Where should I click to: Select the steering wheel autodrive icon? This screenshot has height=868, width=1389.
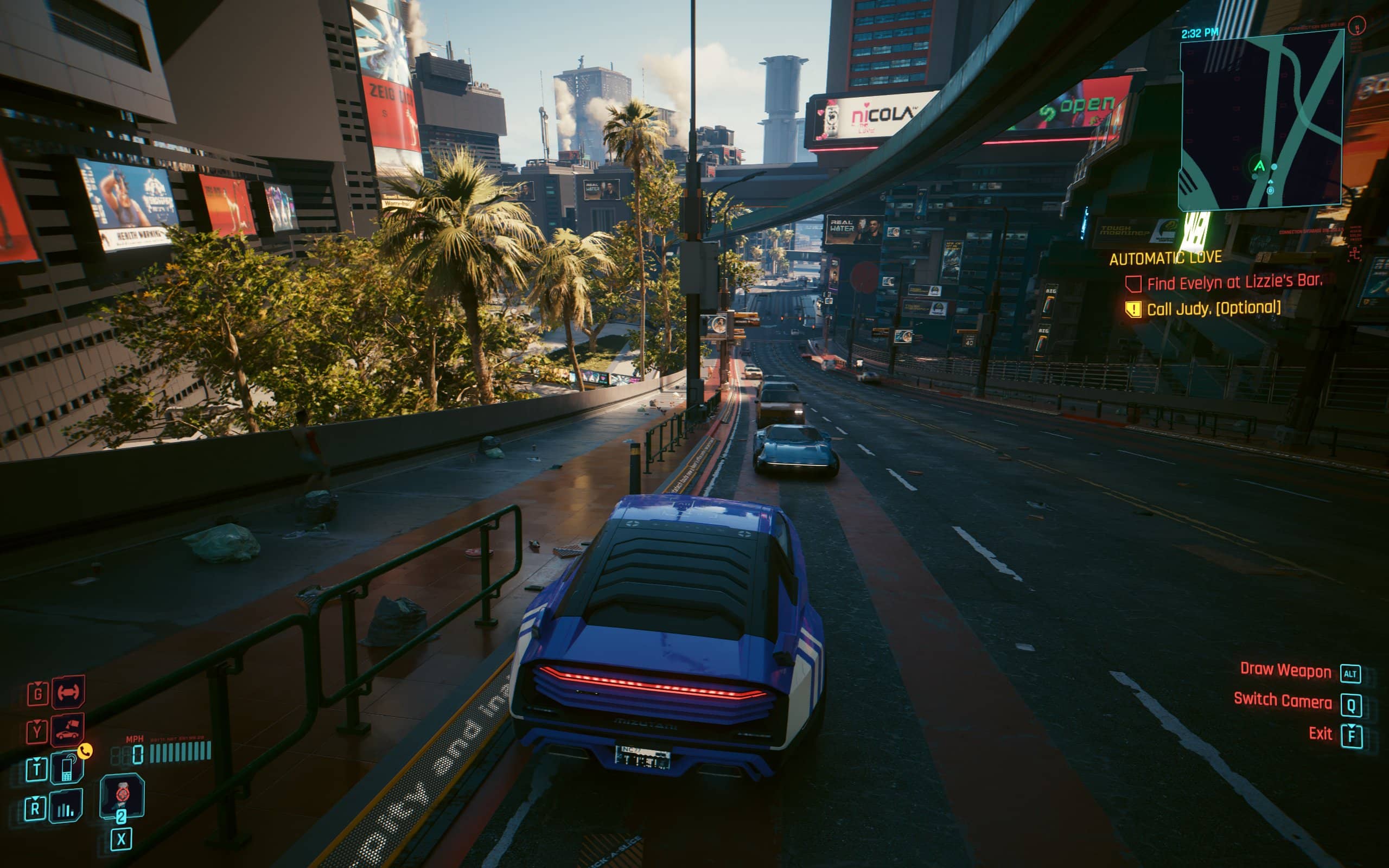(68, 692)
